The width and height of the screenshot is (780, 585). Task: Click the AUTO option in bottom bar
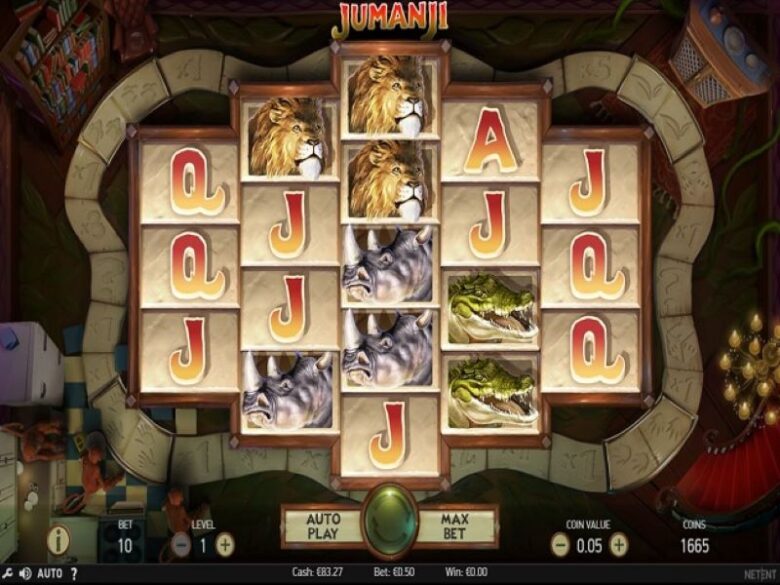[x=50, y=574]
